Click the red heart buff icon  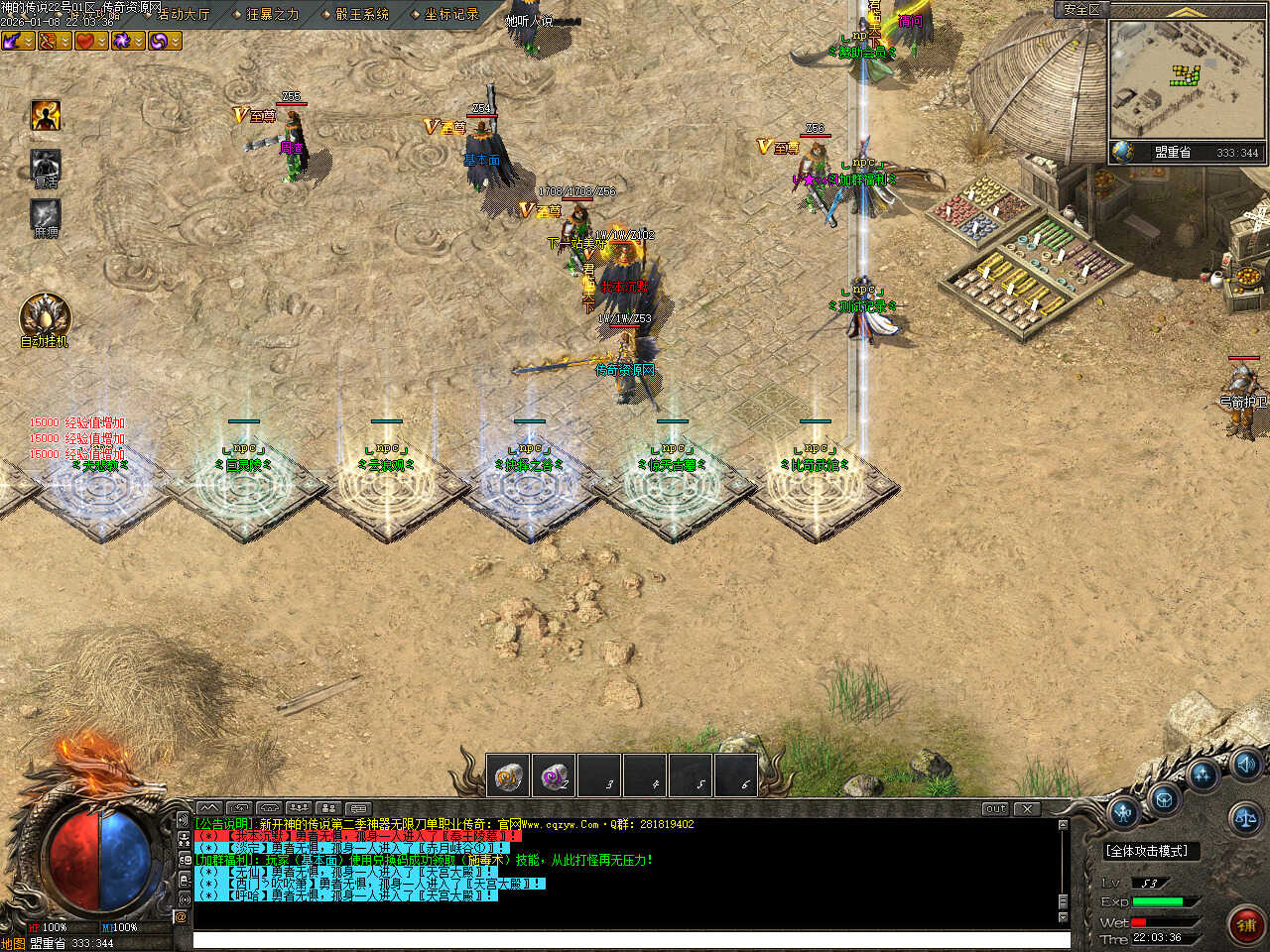coord(86,41)
